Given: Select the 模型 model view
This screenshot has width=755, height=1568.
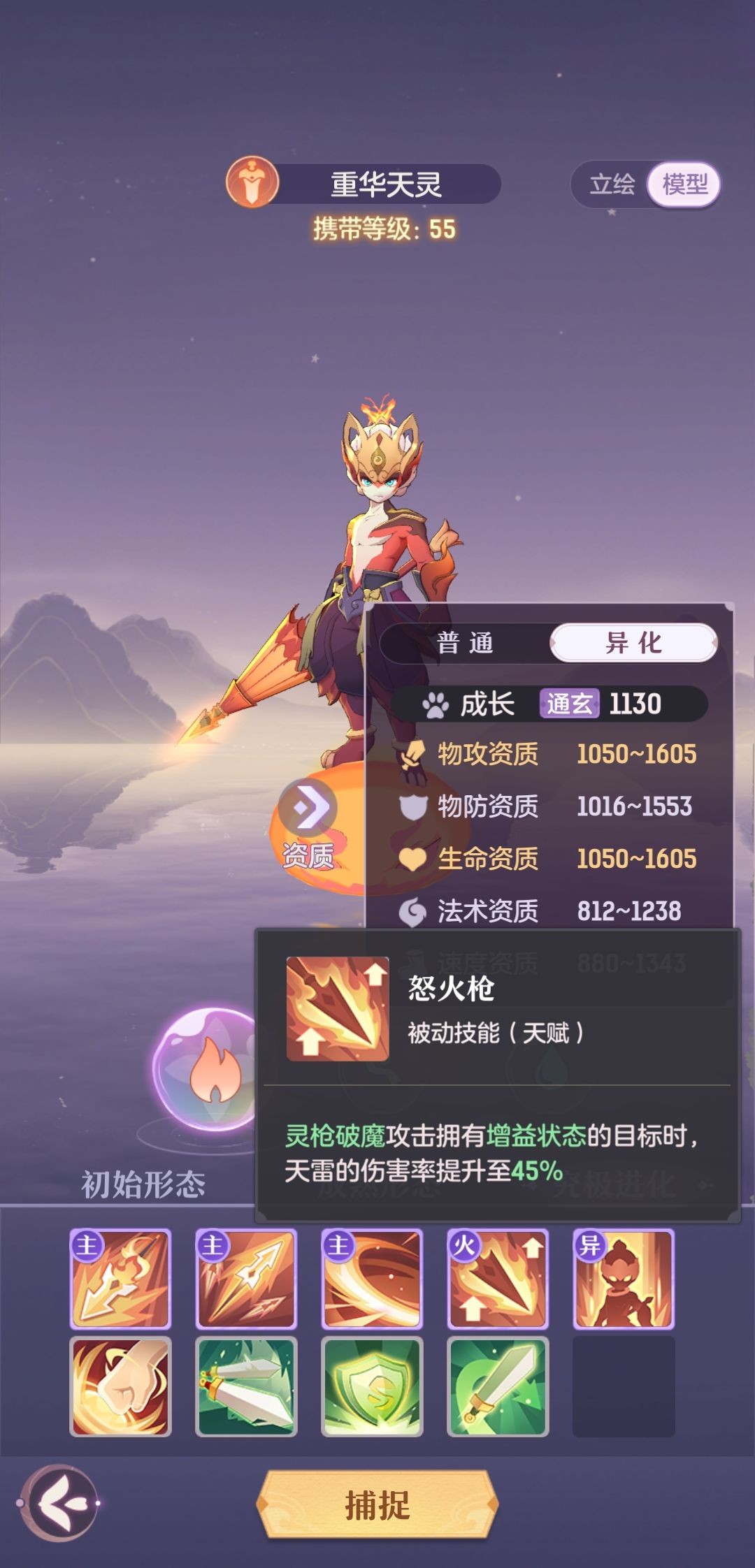Looking at the screenshot, I should click(684, 184).
